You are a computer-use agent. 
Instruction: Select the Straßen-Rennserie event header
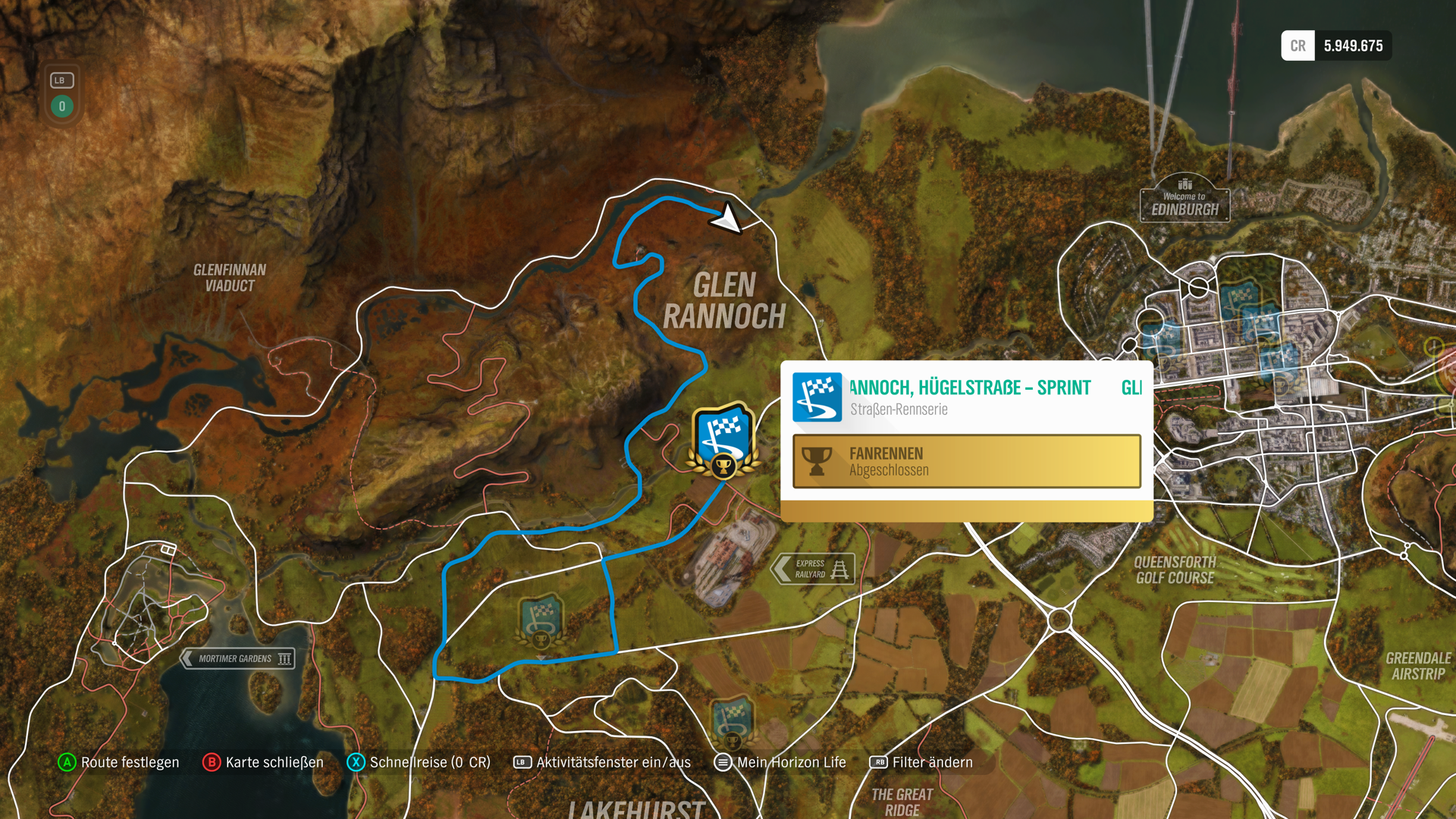click(x=899, y=409)
